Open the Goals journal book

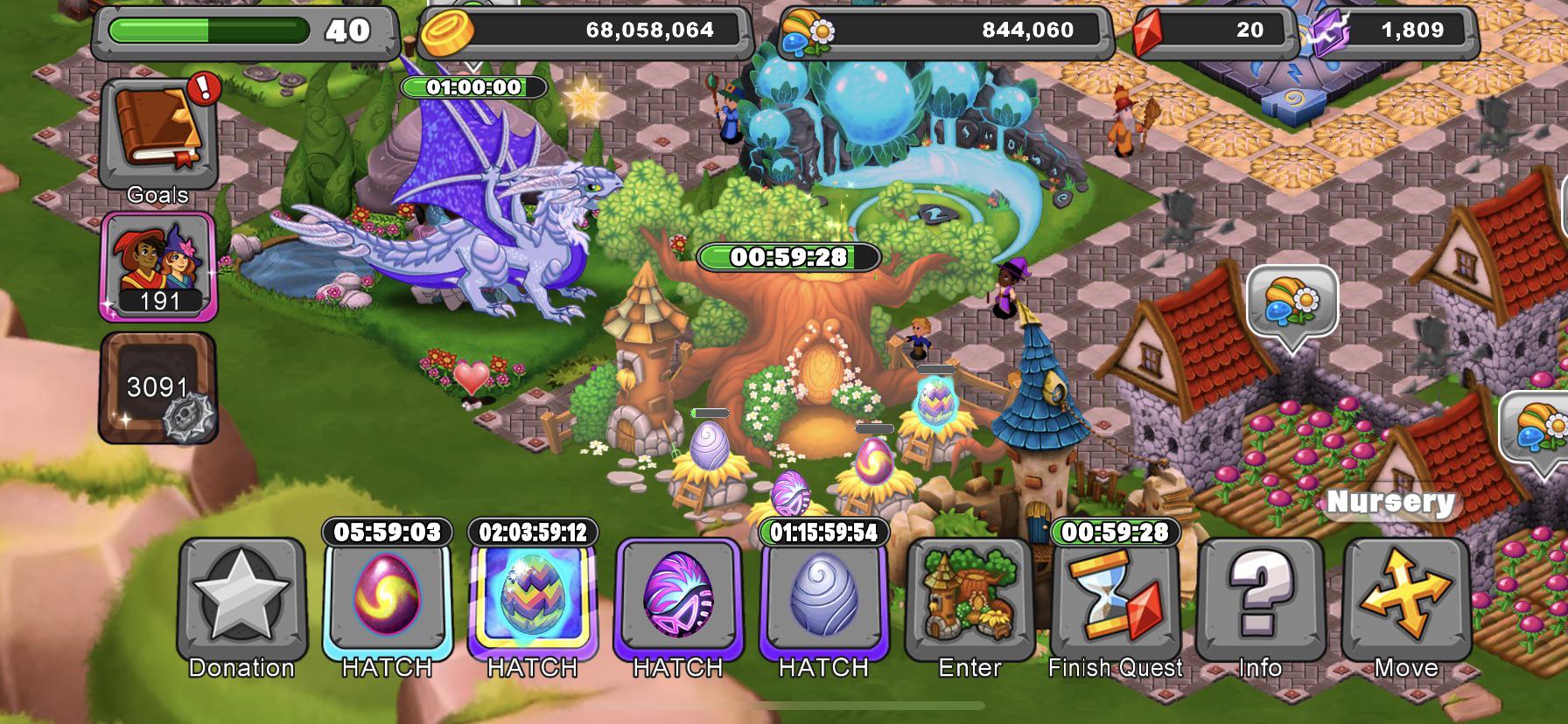pos(157,131)
